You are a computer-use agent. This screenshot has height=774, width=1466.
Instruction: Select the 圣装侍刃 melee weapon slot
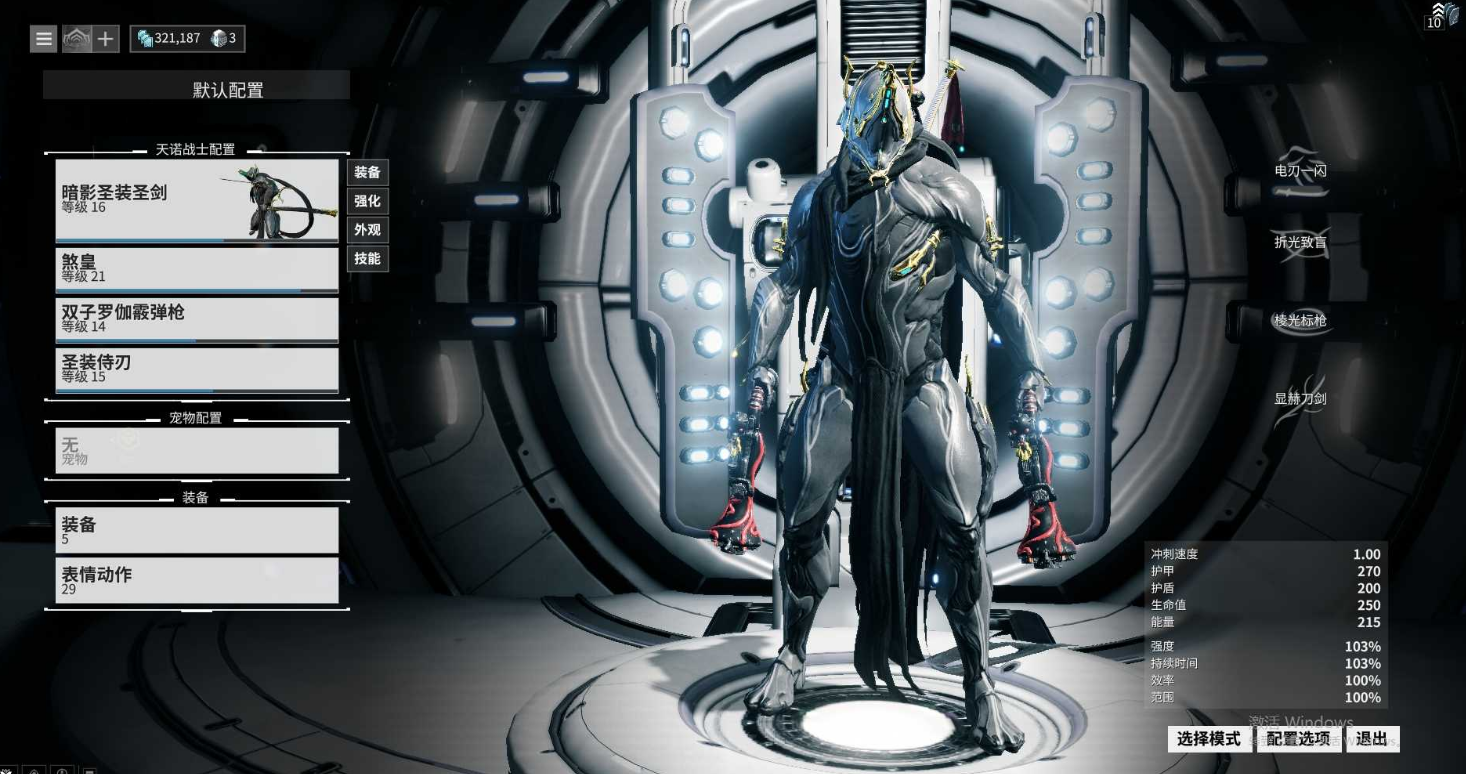[196, 369]
